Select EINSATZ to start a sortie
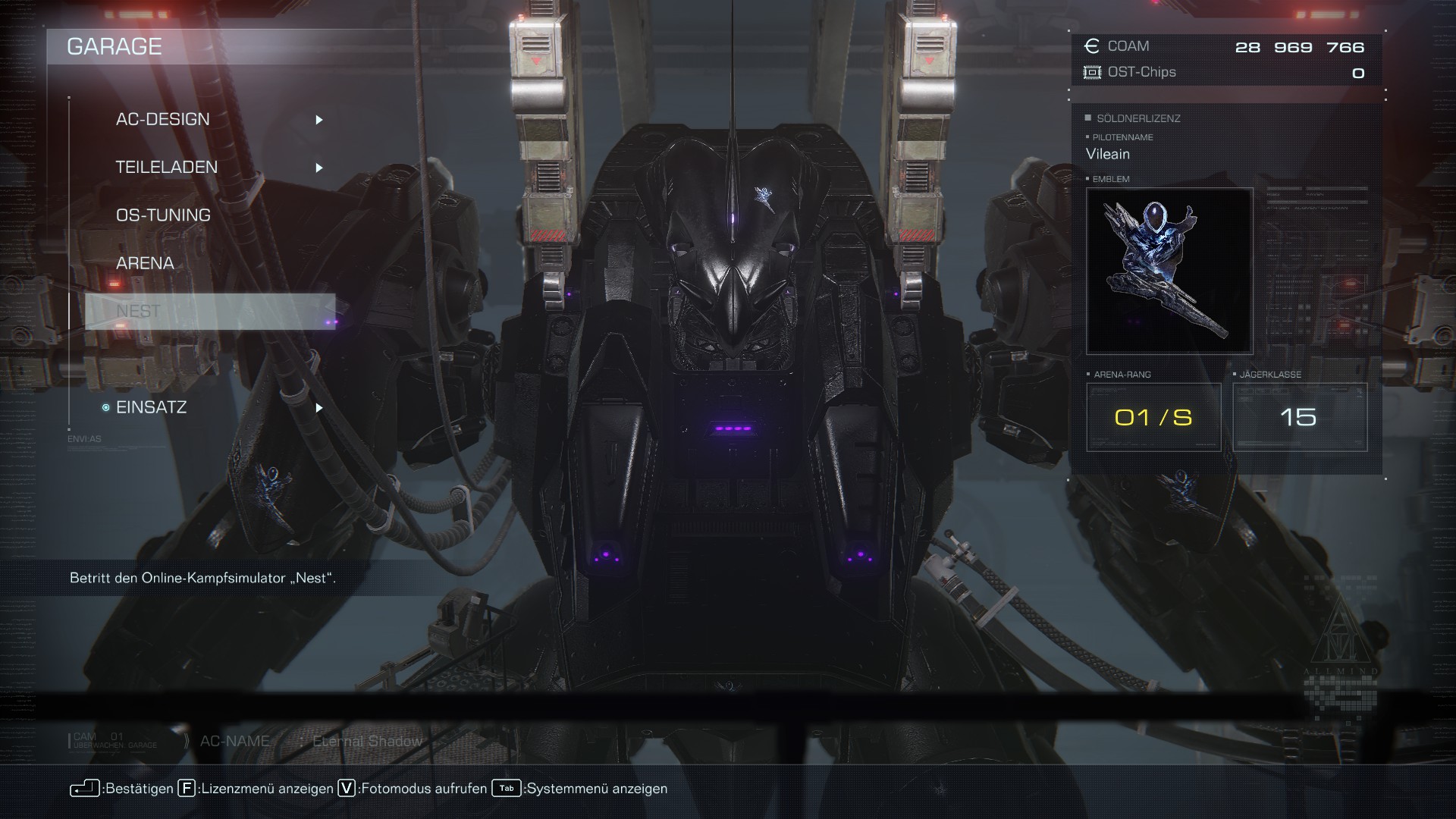1456x819 pixels. (152, 407)
